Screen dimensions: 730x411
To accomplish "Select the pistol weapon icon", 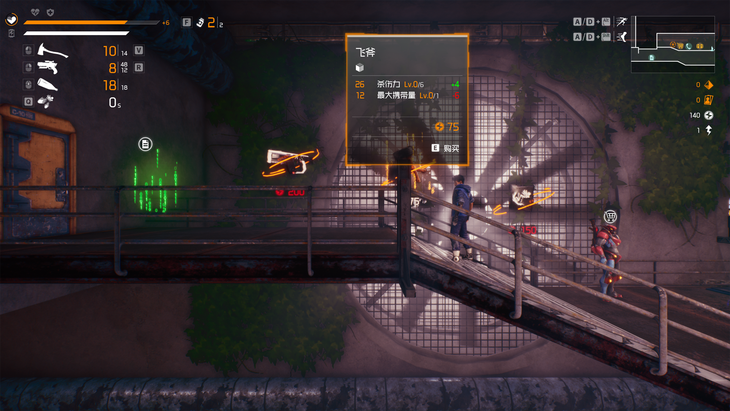I will tap(47, 67).
